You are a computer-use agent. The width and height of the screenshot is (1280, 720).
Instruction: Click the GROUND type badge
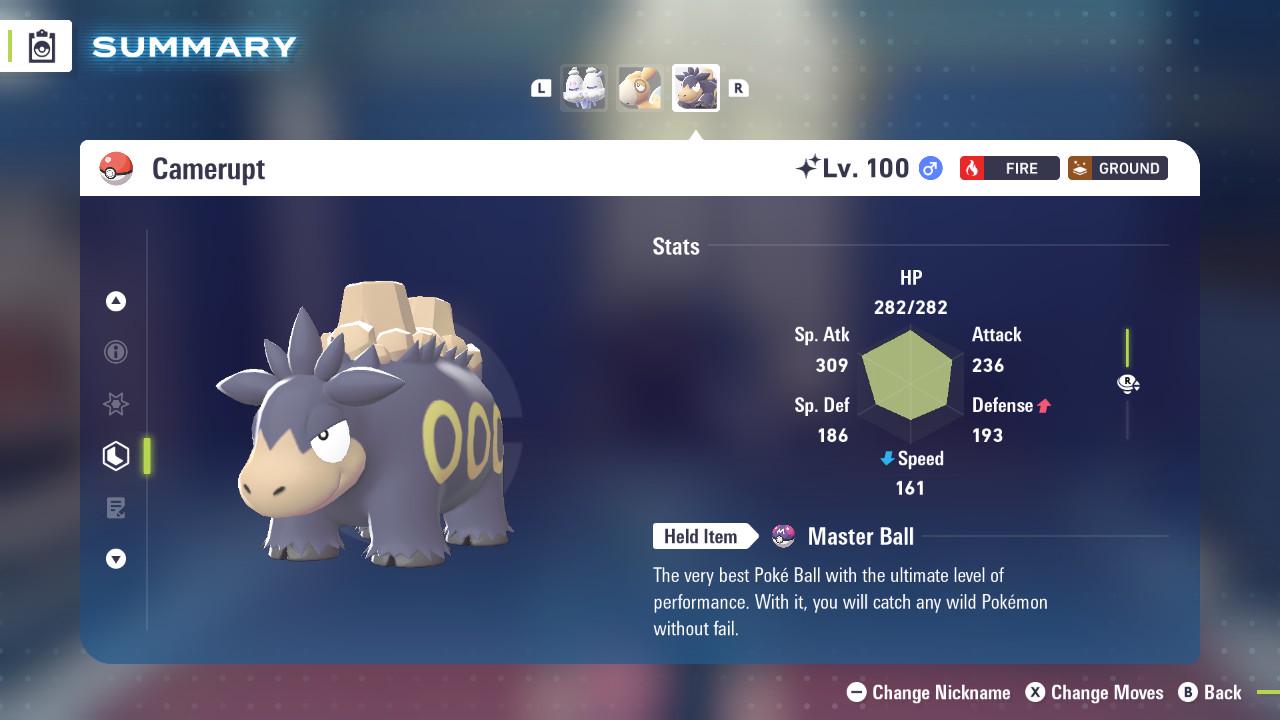click(x=1117, y=168)
